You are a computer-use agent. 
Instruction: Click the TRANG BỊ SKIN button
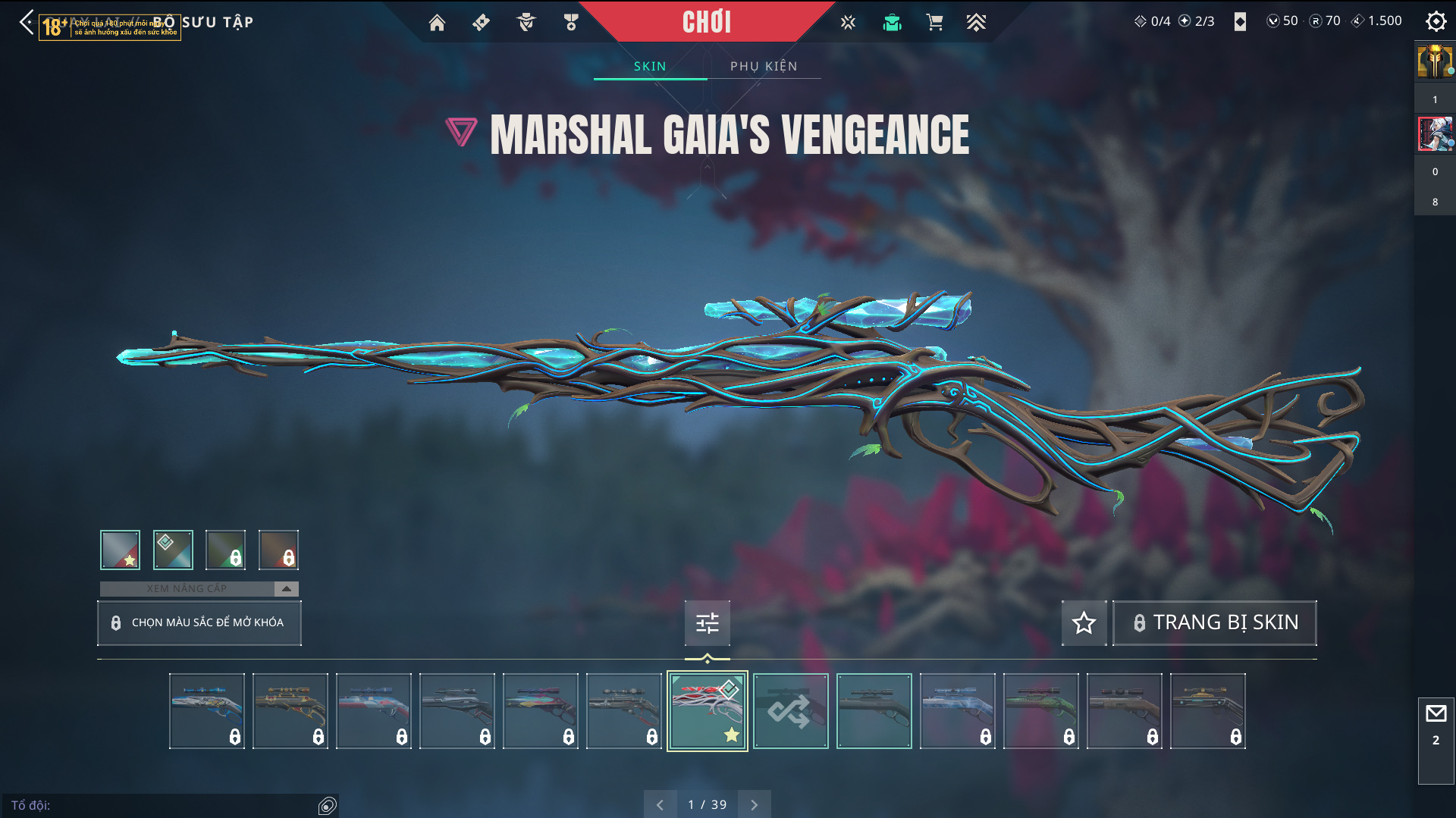1215,622
